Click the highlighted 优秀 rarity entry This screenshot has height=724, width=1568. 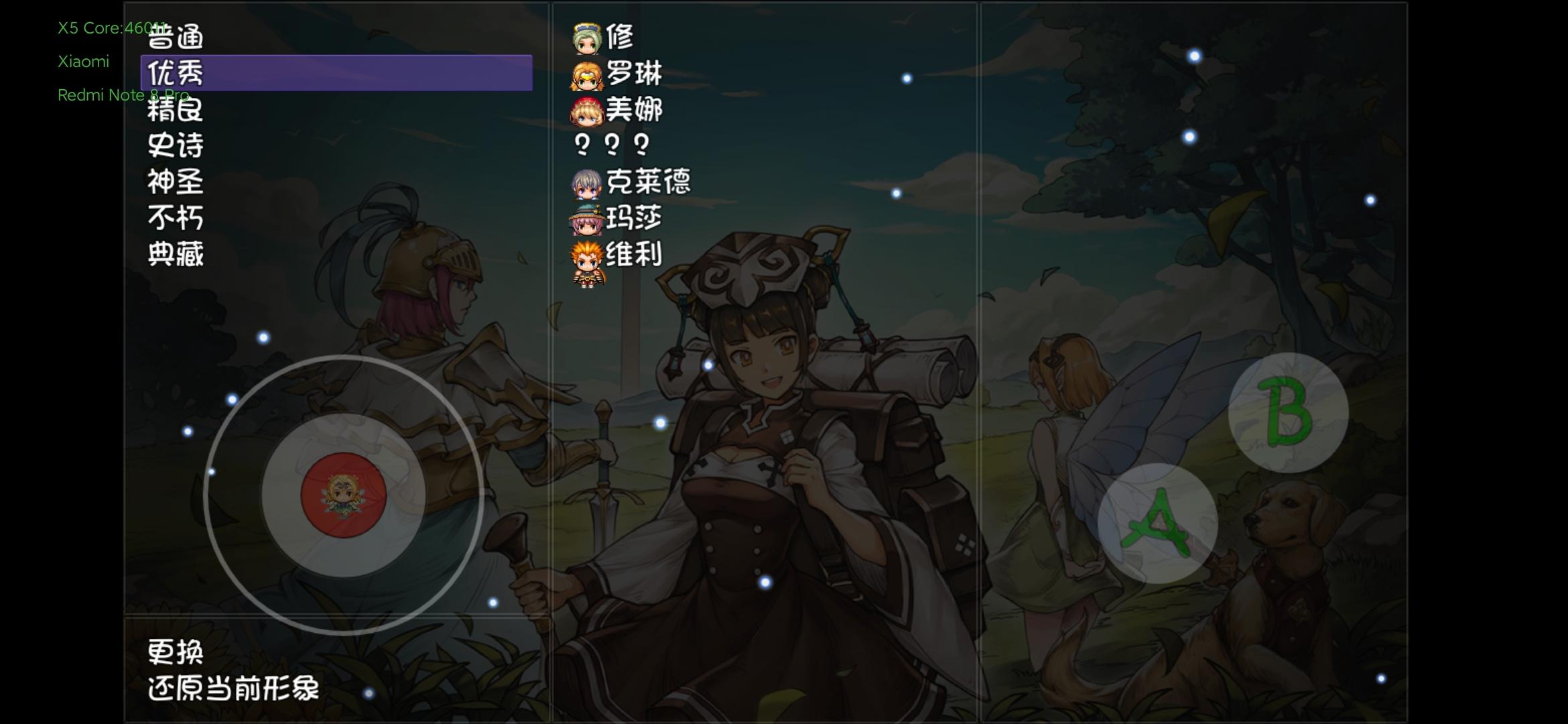coord(176,73)
